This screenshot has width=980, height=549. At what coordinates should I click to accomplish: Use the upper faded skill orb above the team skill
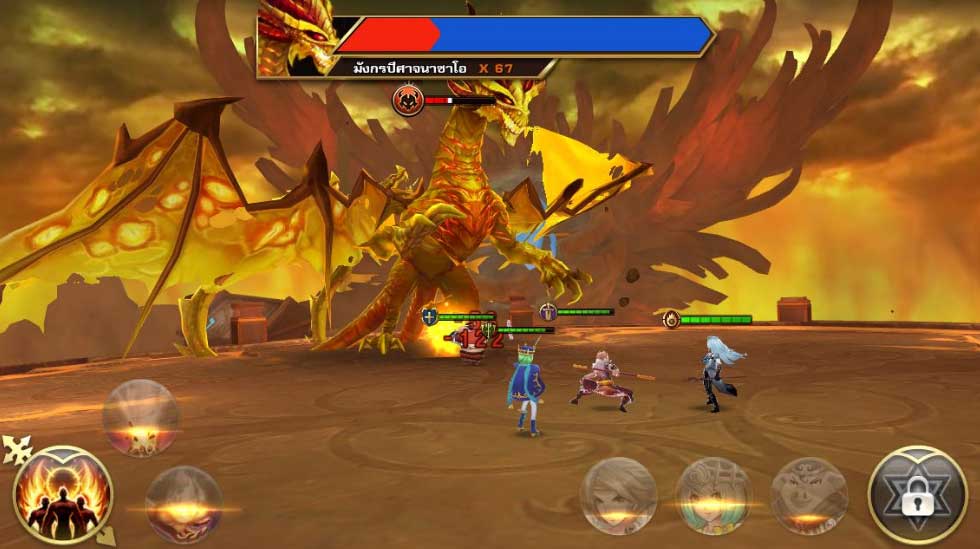tap(141, 418)
